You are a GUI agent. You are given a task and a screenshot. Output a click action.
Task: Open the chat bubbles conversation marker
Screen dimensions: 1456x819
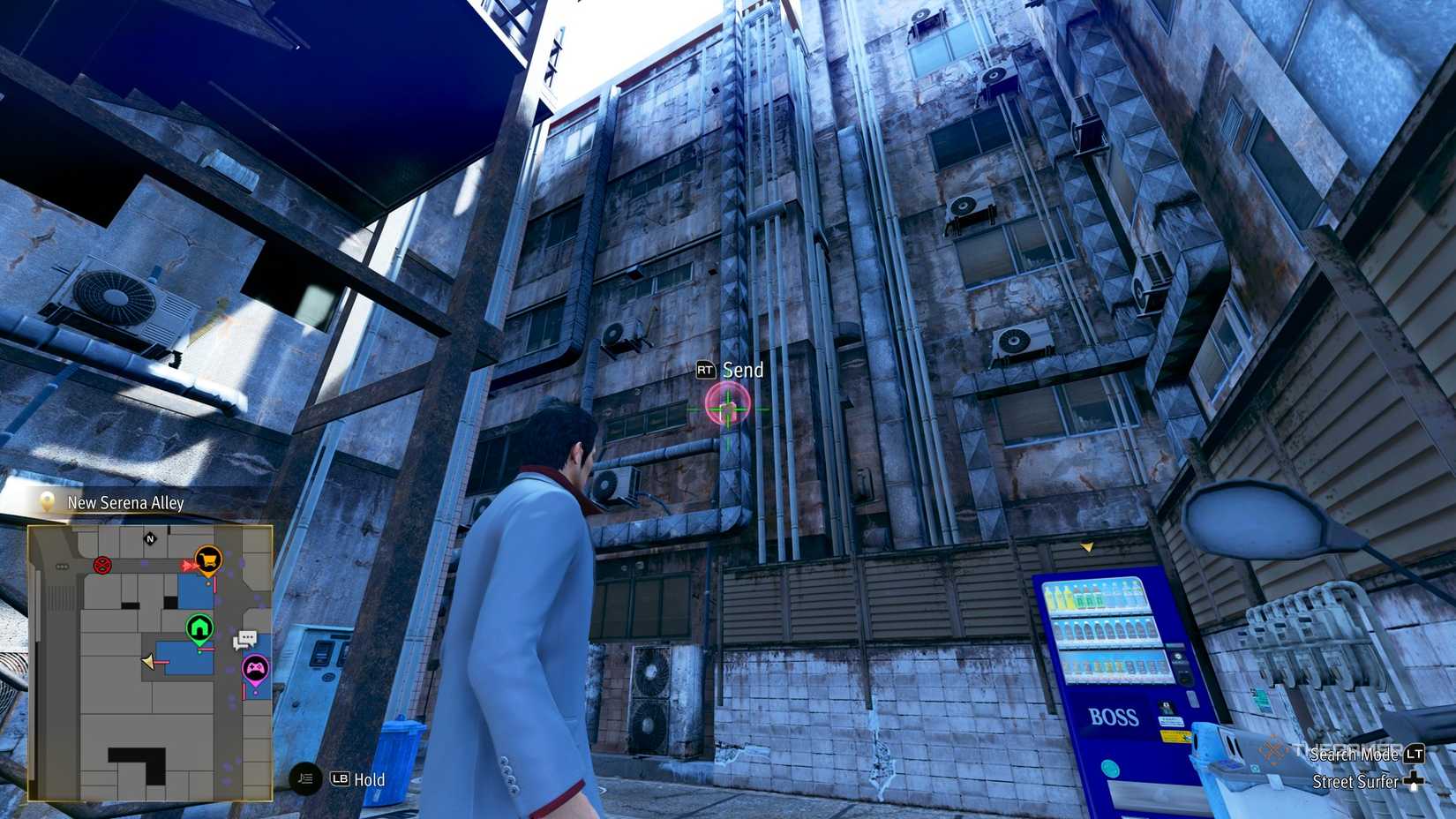(x=246, y=640)
